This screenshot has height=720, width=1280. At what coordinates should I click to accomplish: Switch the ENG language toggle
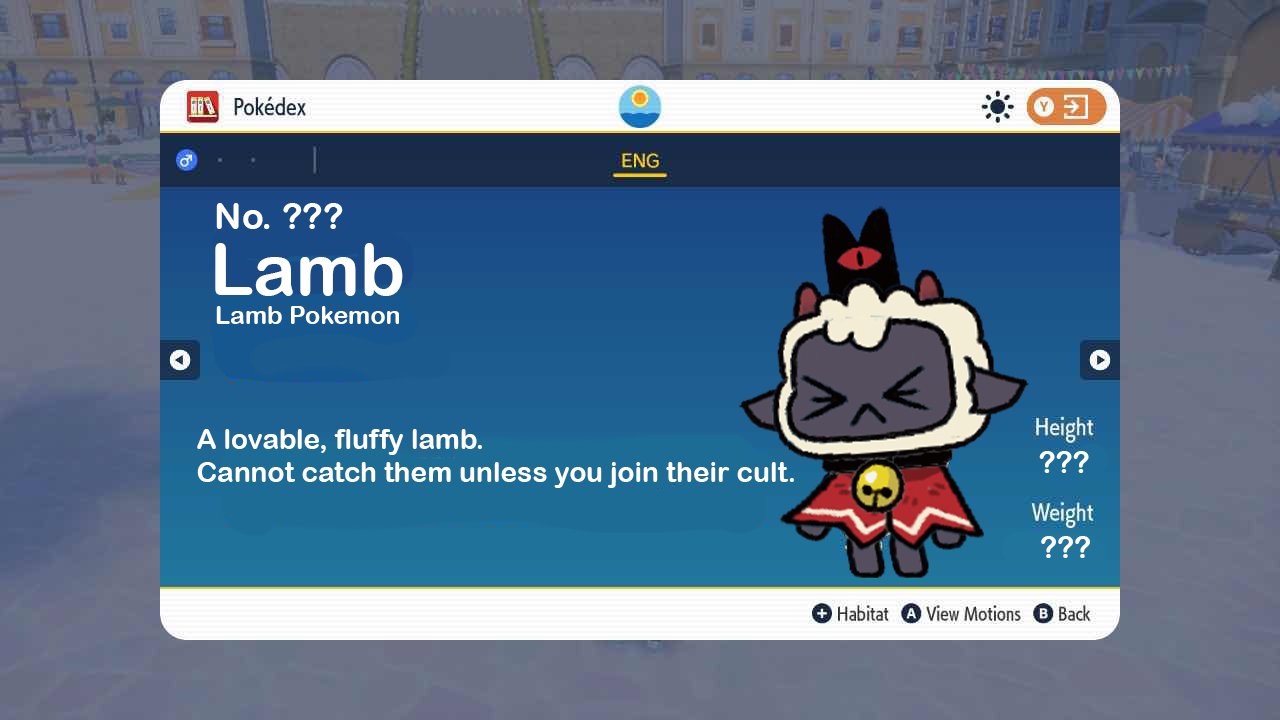(x=640, y=160)
